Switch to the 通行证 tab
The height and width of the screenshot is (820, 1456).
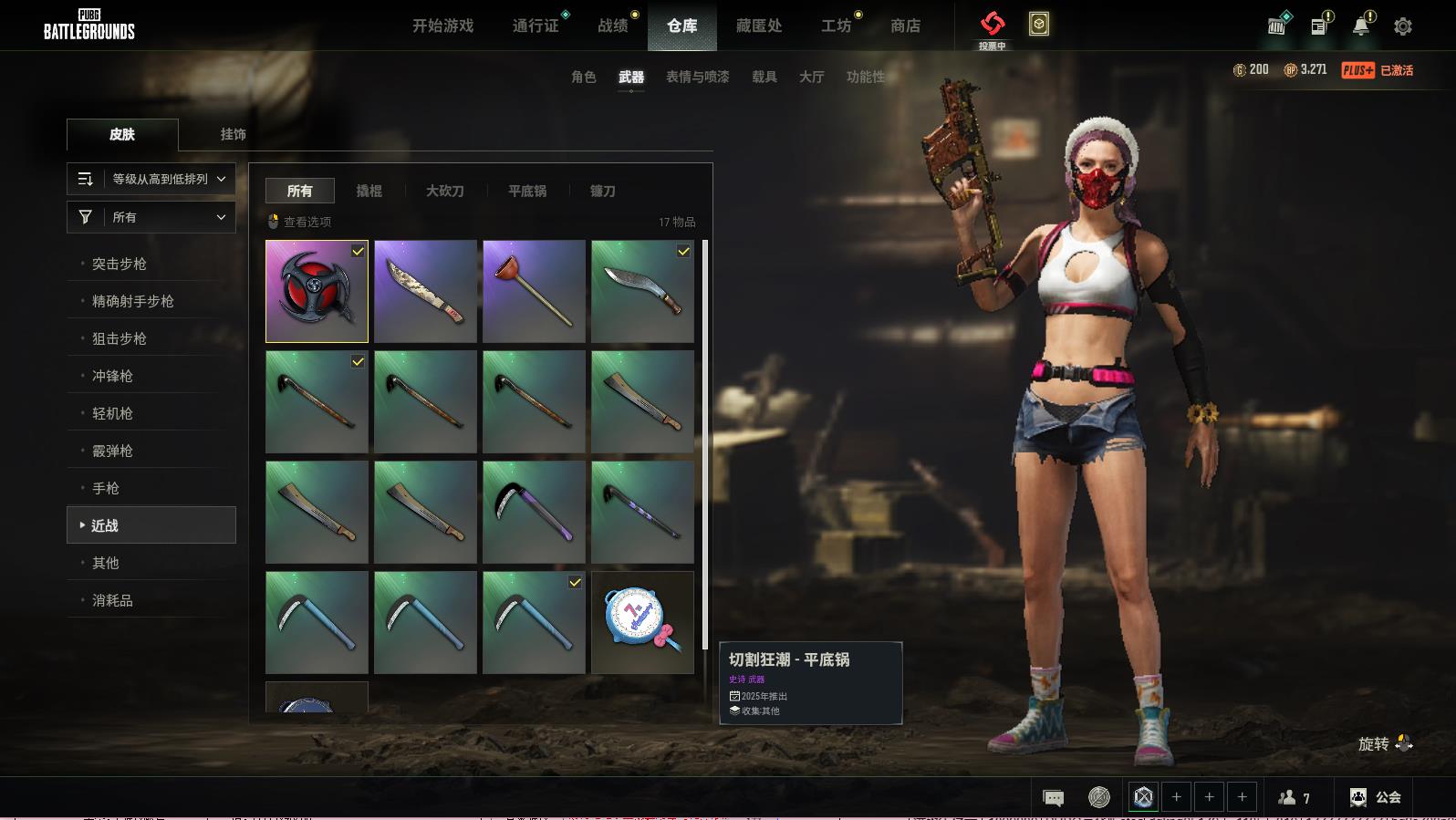pos(536,26)
